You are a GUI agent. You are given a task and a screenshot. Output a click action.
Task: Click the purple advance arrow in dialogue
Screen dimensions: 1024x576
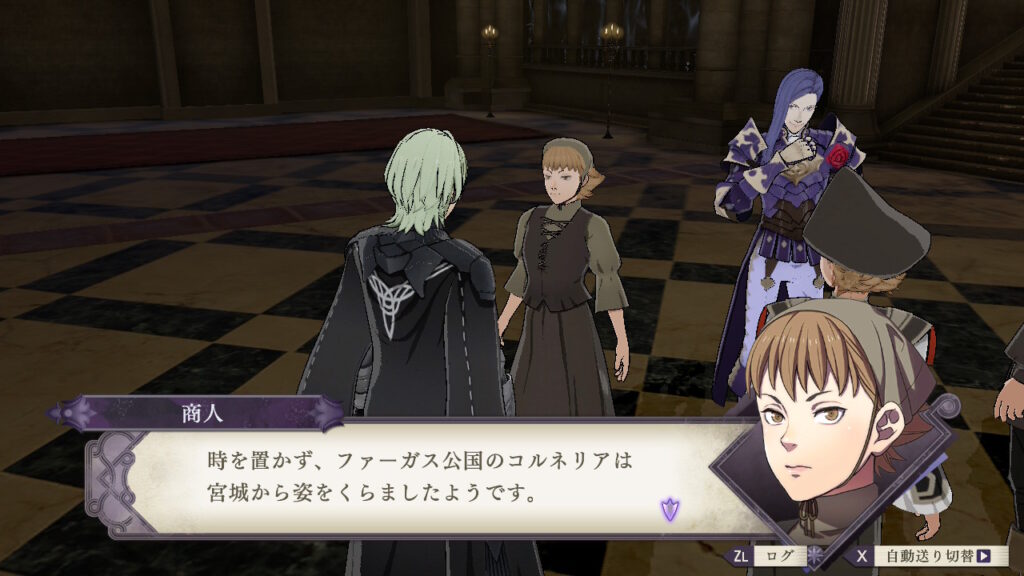(668, 510)
